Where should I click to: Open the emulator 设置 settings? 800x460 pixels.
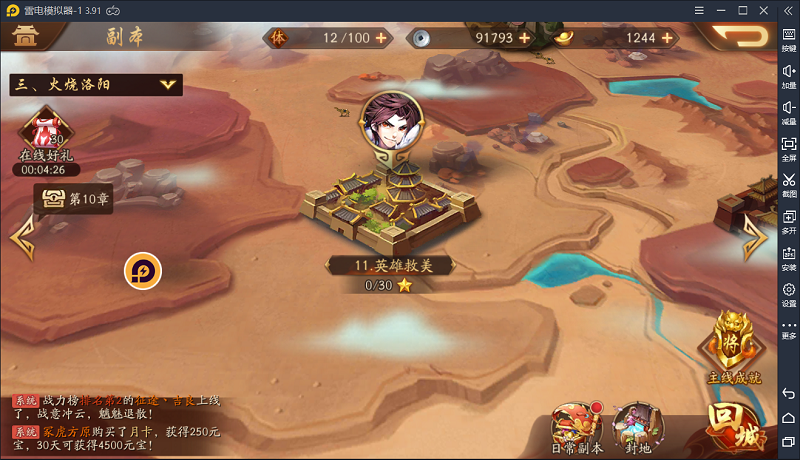[788, 294]
